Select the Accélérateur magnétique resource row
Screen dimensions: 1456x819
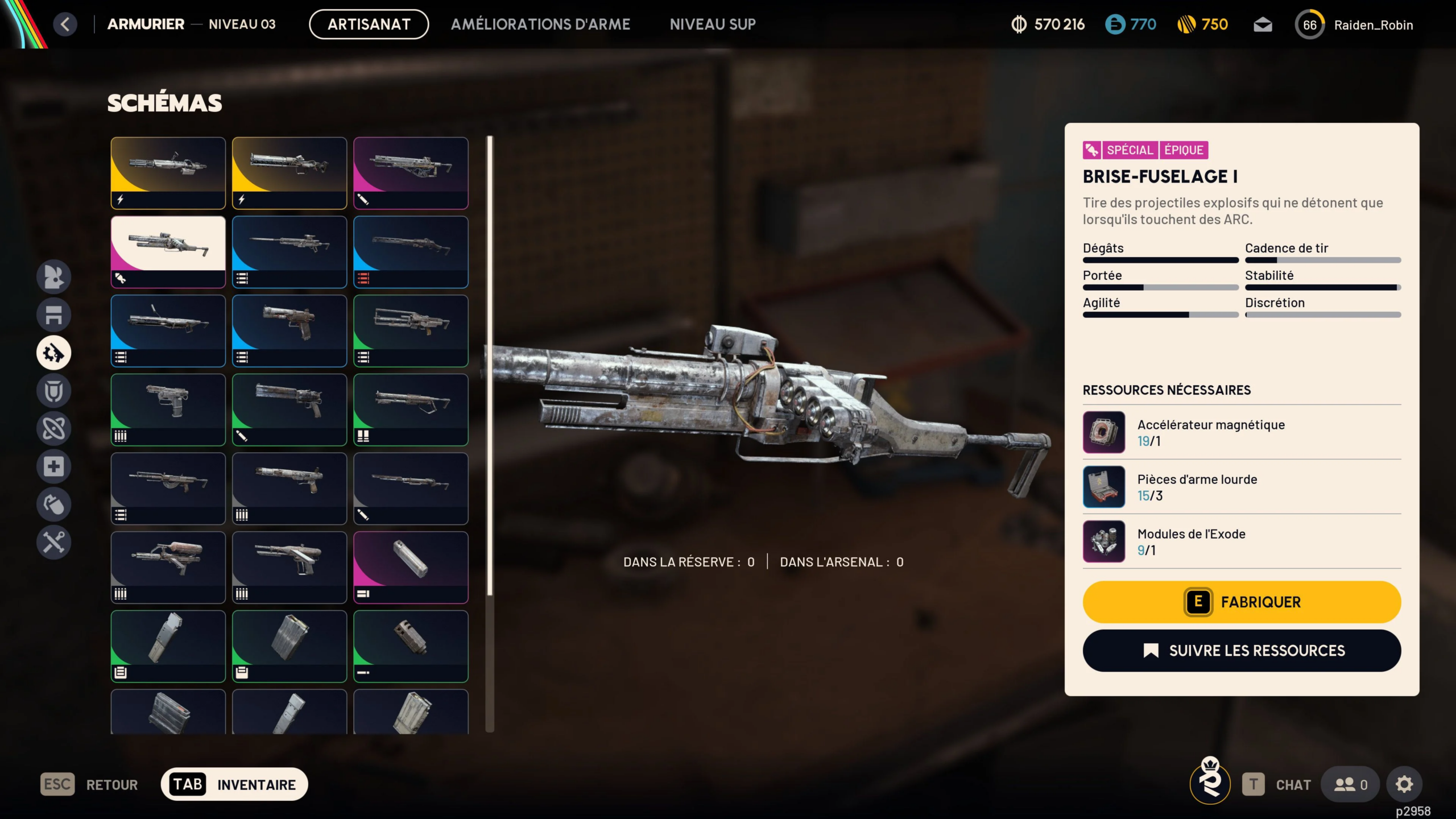click(1242, 432)
